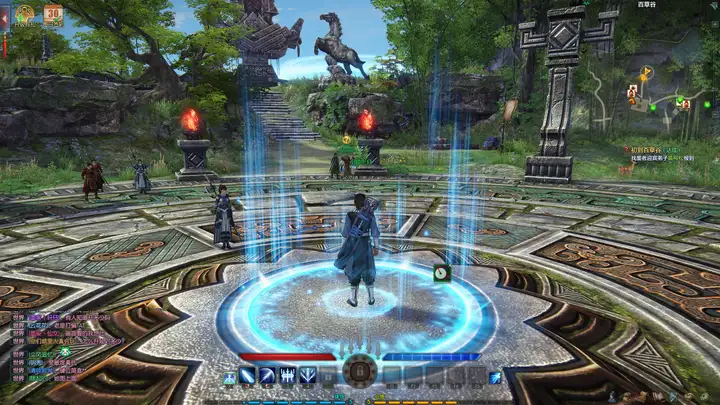Open the 30-day calendar reward icon

[x=52, y=15]
